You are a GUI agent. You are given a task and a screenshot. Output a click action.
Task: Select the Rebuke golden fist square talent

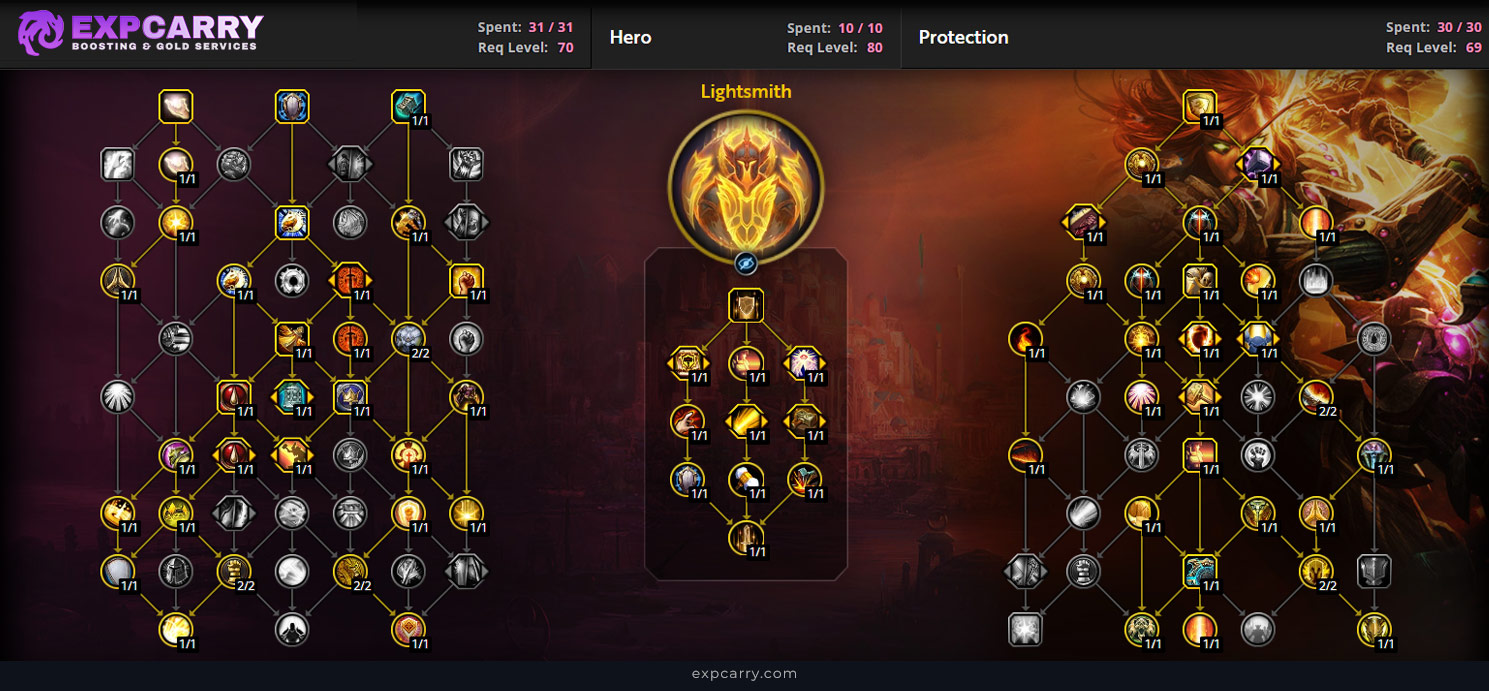click(x=466, y=281)
